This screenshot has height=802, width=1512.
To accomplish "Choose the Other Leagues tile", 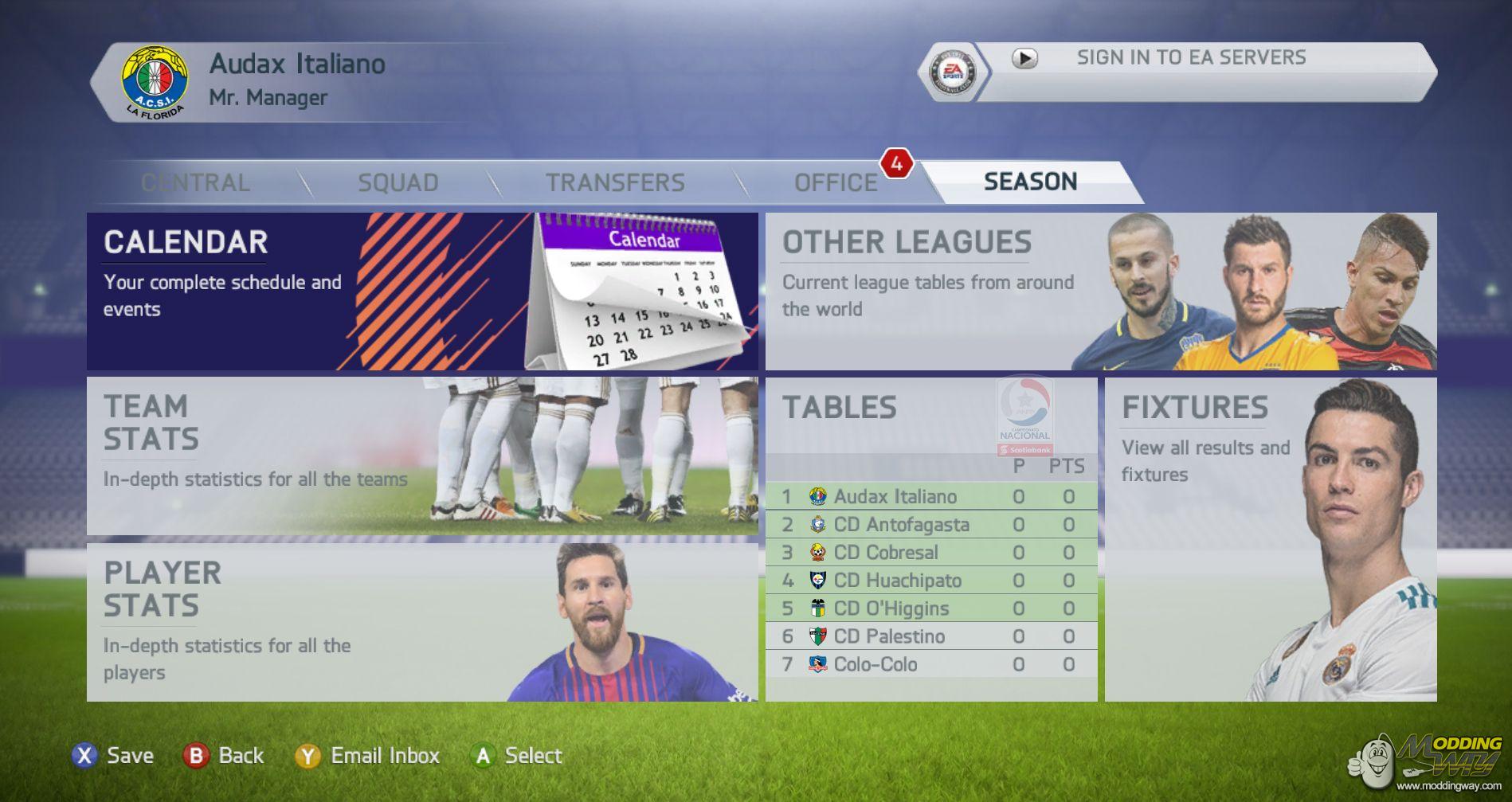I will 1100,291.
